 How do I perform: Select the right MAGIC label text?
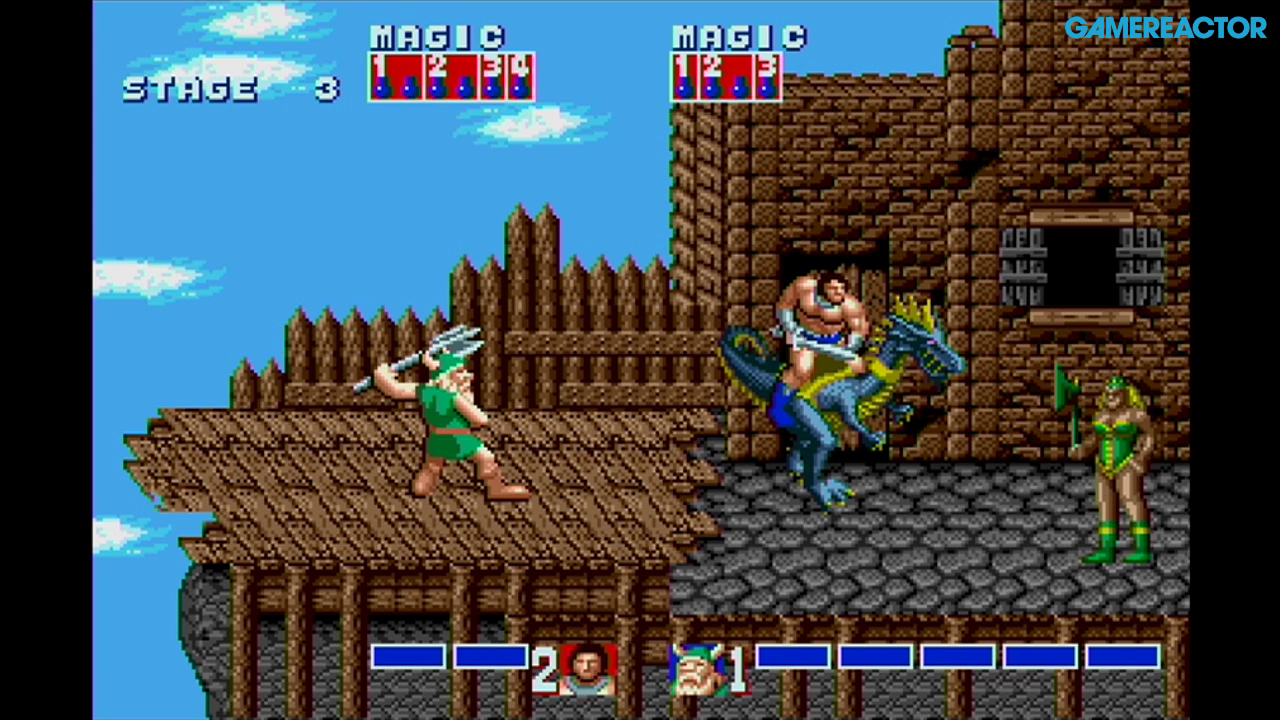click(738, 37)
